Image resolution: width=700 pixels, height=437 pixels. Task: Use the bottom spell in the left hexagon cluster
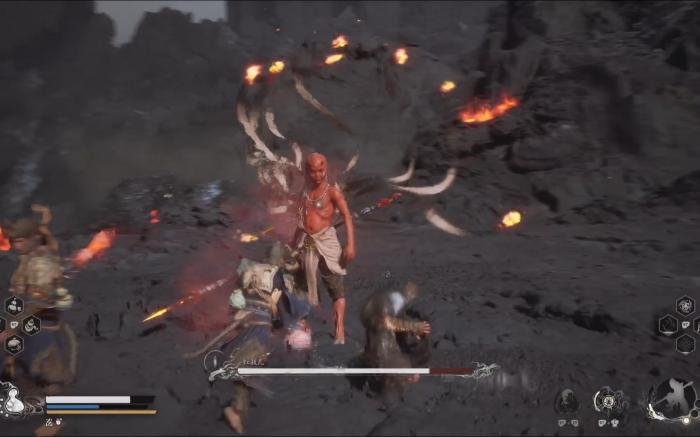[14, 344]
